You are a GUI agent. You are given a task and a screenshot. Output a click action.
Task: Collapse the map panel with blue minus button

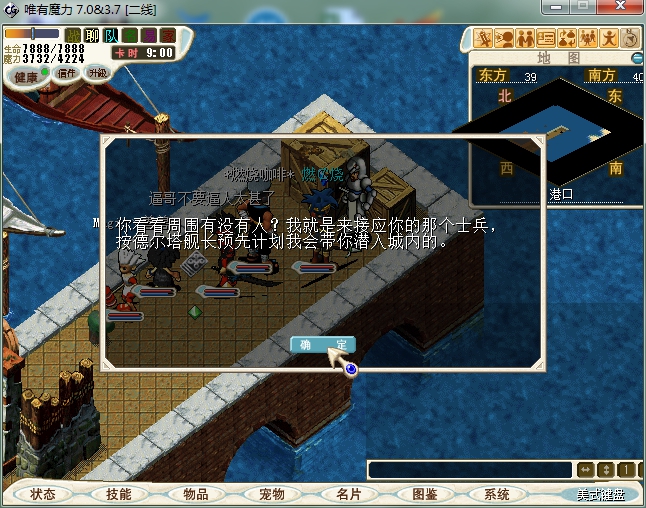click(x=637, y=58)
